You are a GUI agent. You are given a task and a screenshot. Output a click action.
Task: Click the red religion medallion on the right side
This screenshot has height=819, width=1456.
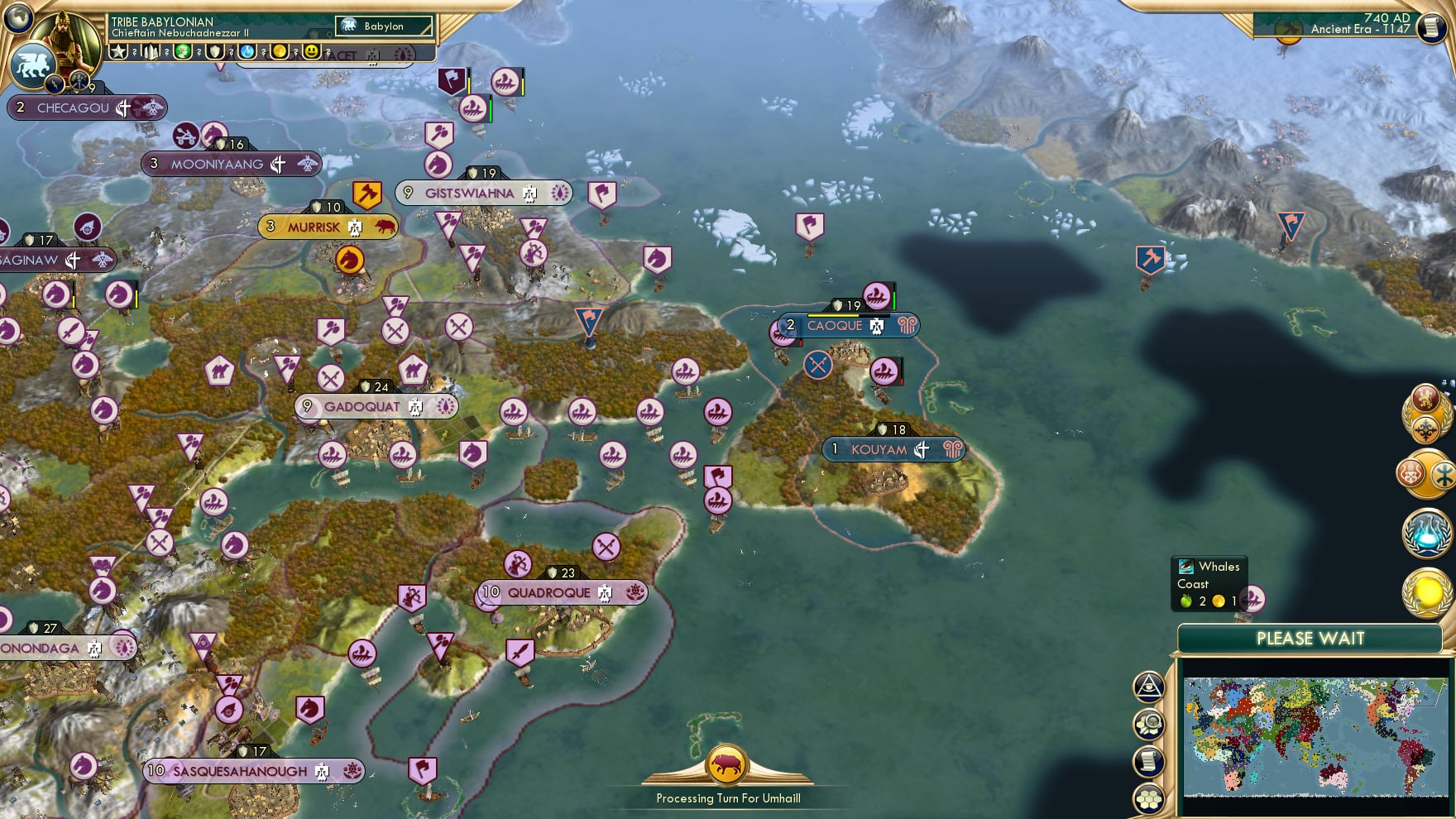pos(1410,473)
